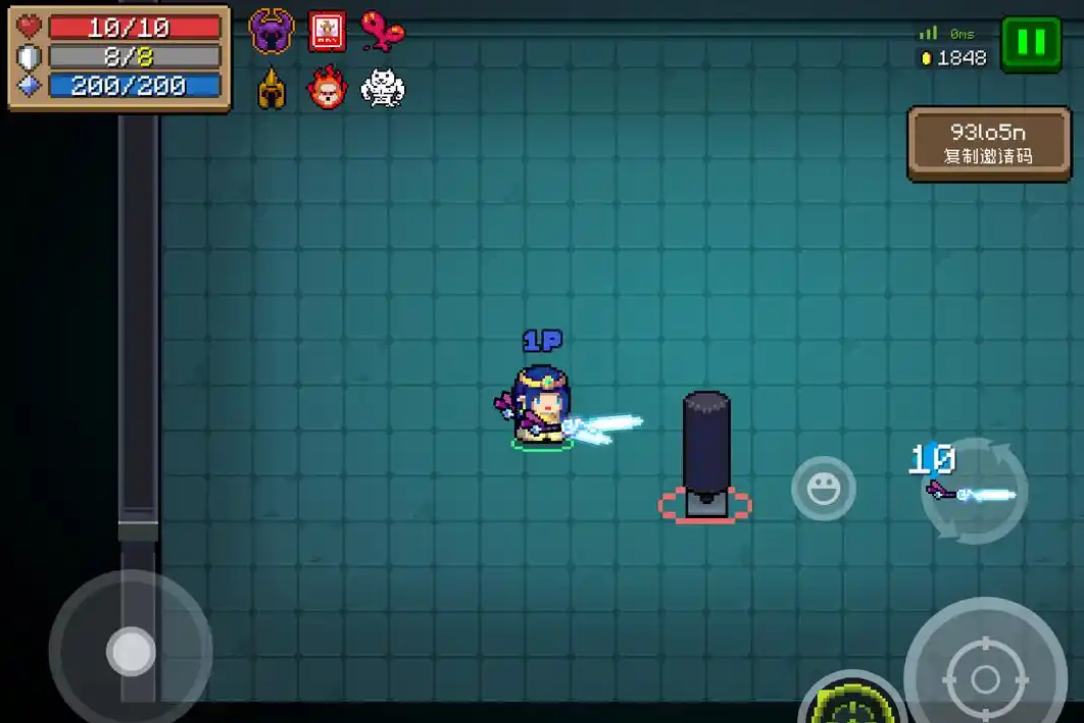Viewport: 1084px width, 723px height.
Task: Select the red portrait card buff icon
Action: tap(327, 32)
